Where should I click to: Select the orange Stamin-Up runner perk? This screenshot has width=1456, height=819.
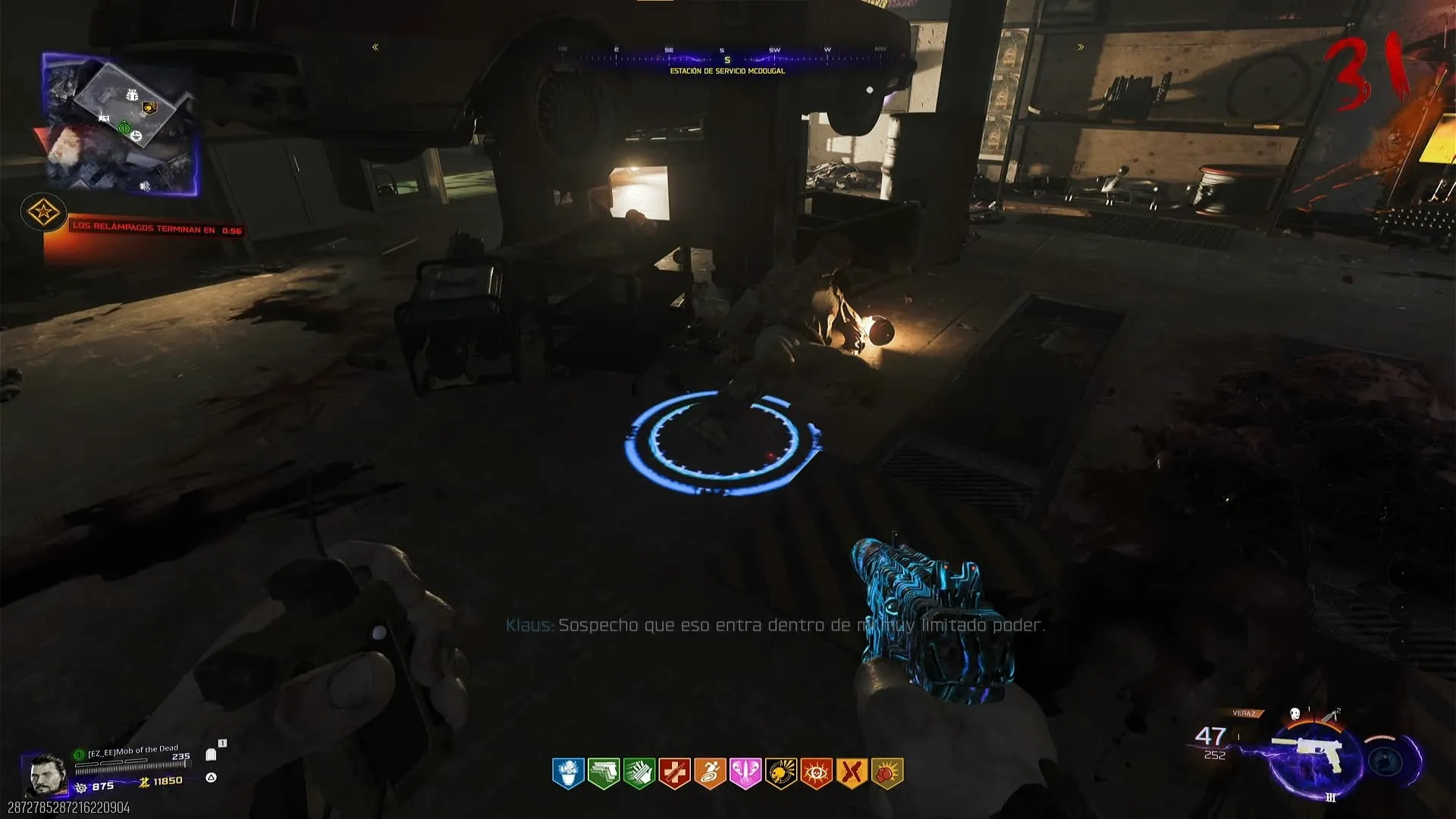coord(710,773)
